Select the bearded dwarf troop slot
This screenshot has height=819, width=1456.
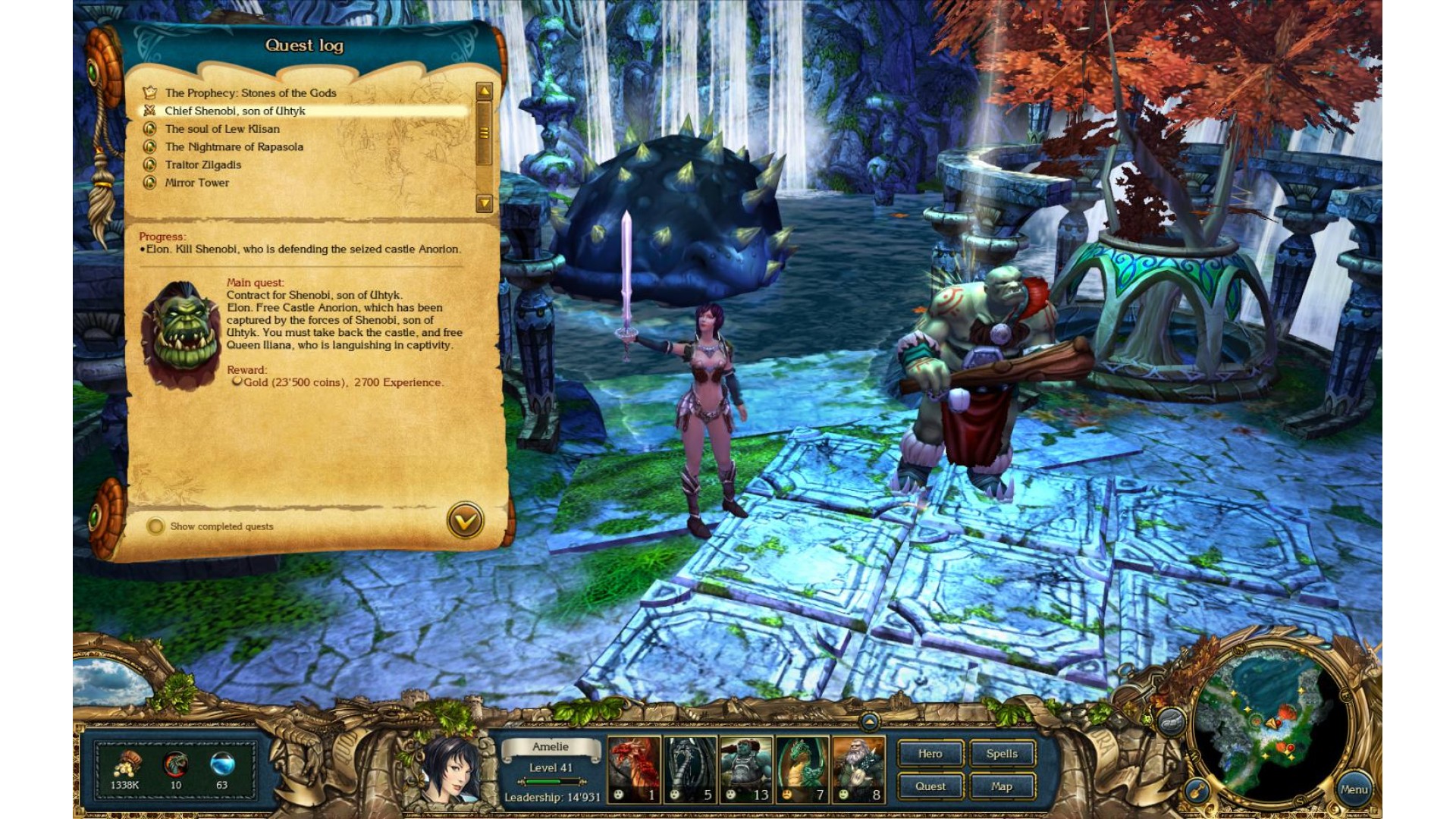pos(858,769)
